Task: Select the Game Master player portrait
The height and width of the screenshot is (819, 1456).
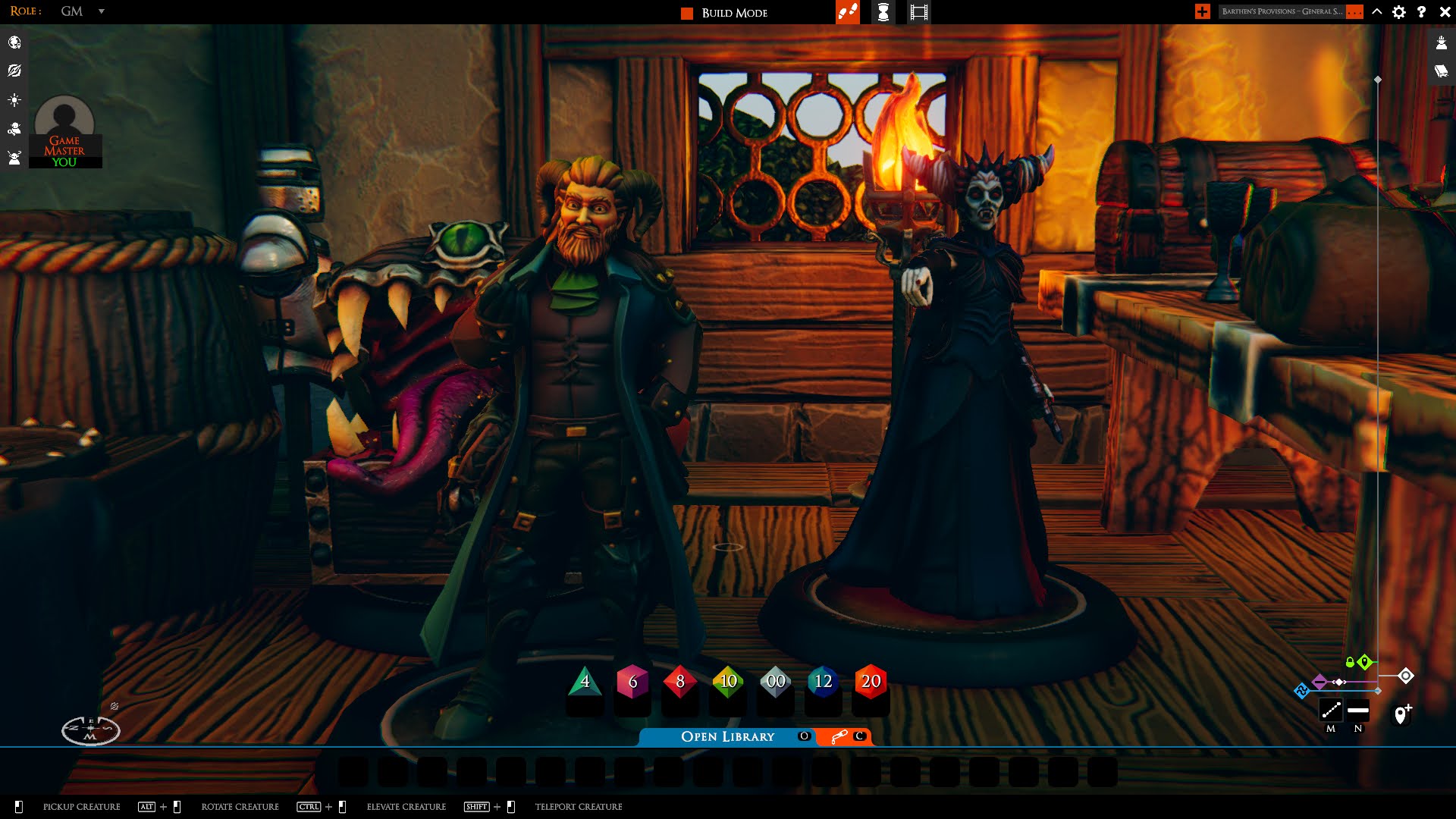Action: click(64, 130)
